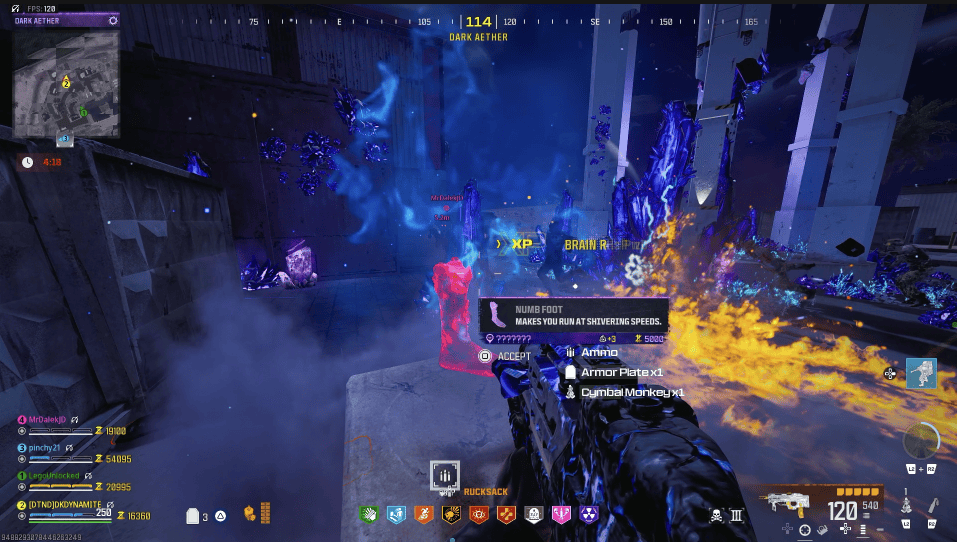957x542 pixels.
Task: Select the Numb Foot contract card
Action: coord(573,316)
